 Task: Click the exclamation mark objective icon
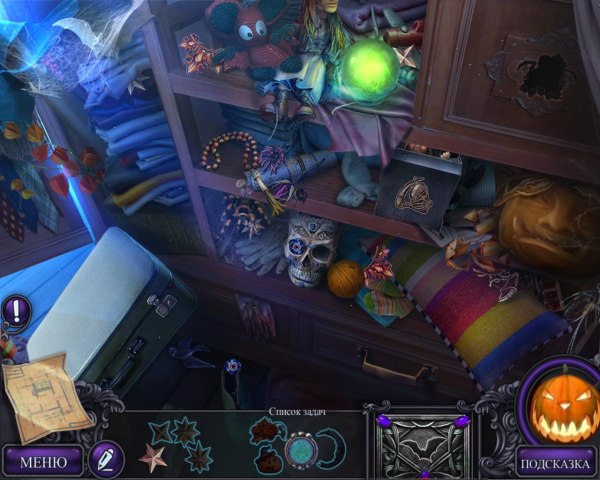(15, 310)
